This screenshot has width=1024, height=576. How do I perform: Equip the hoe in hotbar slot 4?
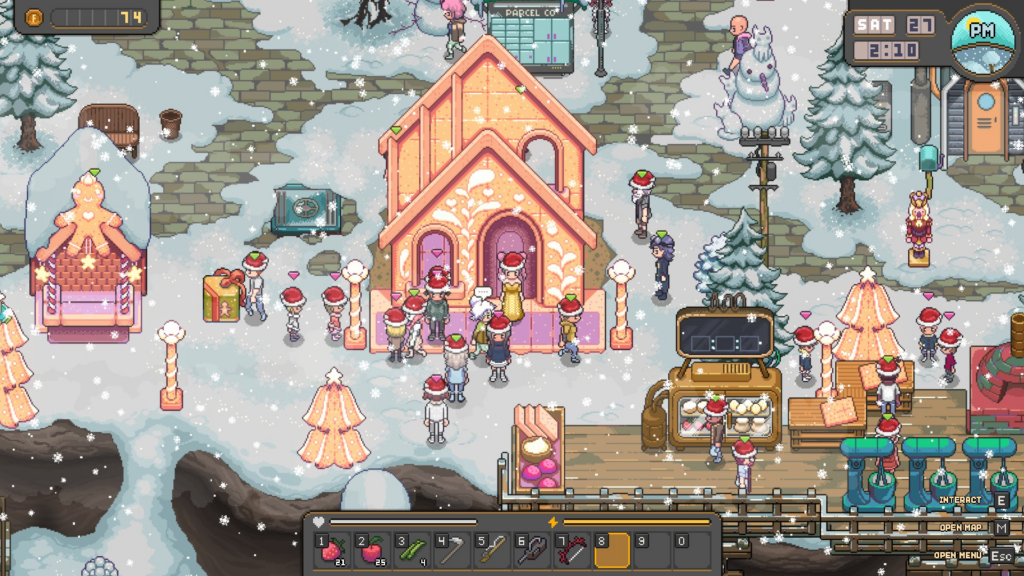[x=453, y=550]
